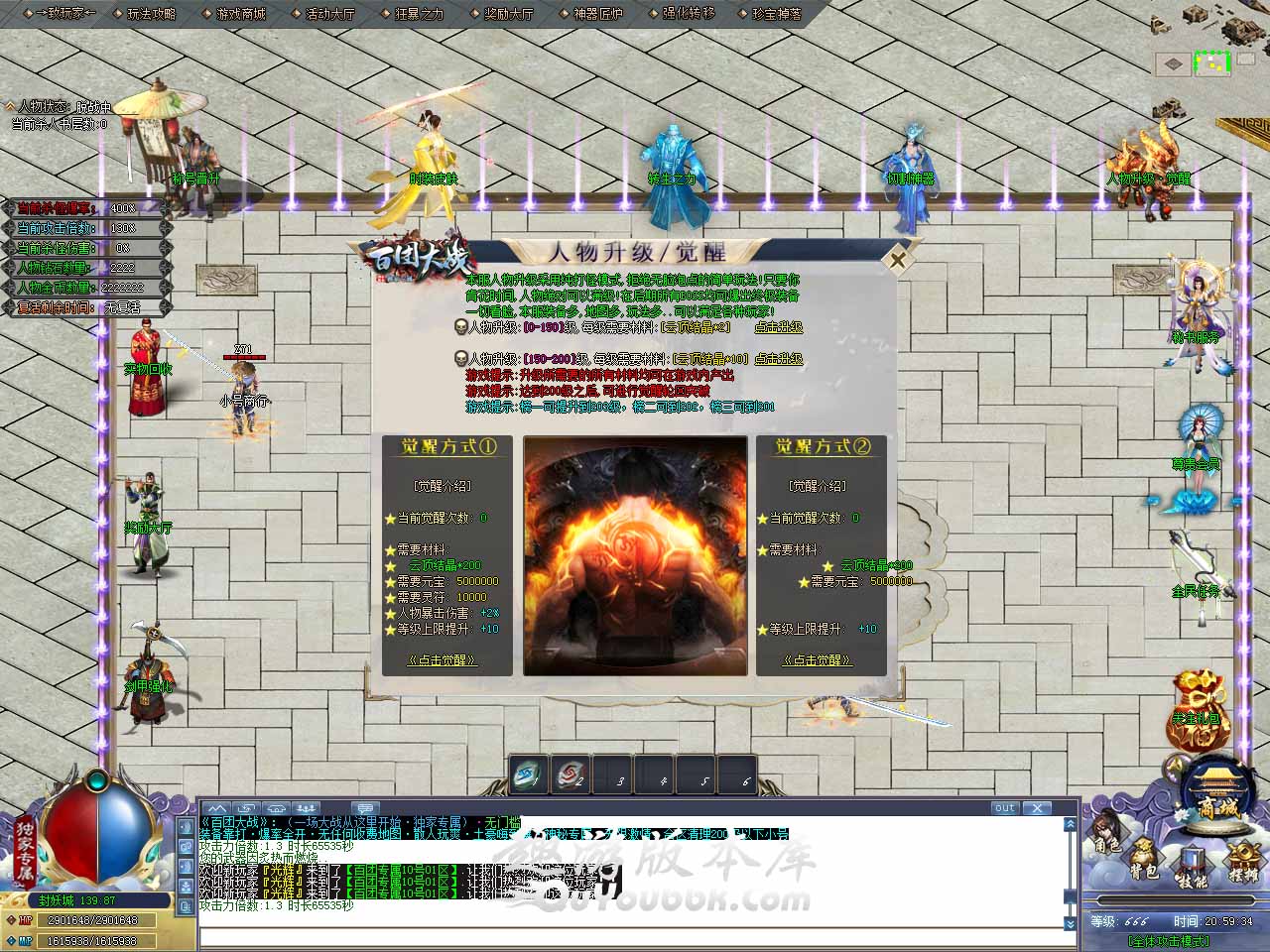Open the 活动大厅 top menu

330,14
